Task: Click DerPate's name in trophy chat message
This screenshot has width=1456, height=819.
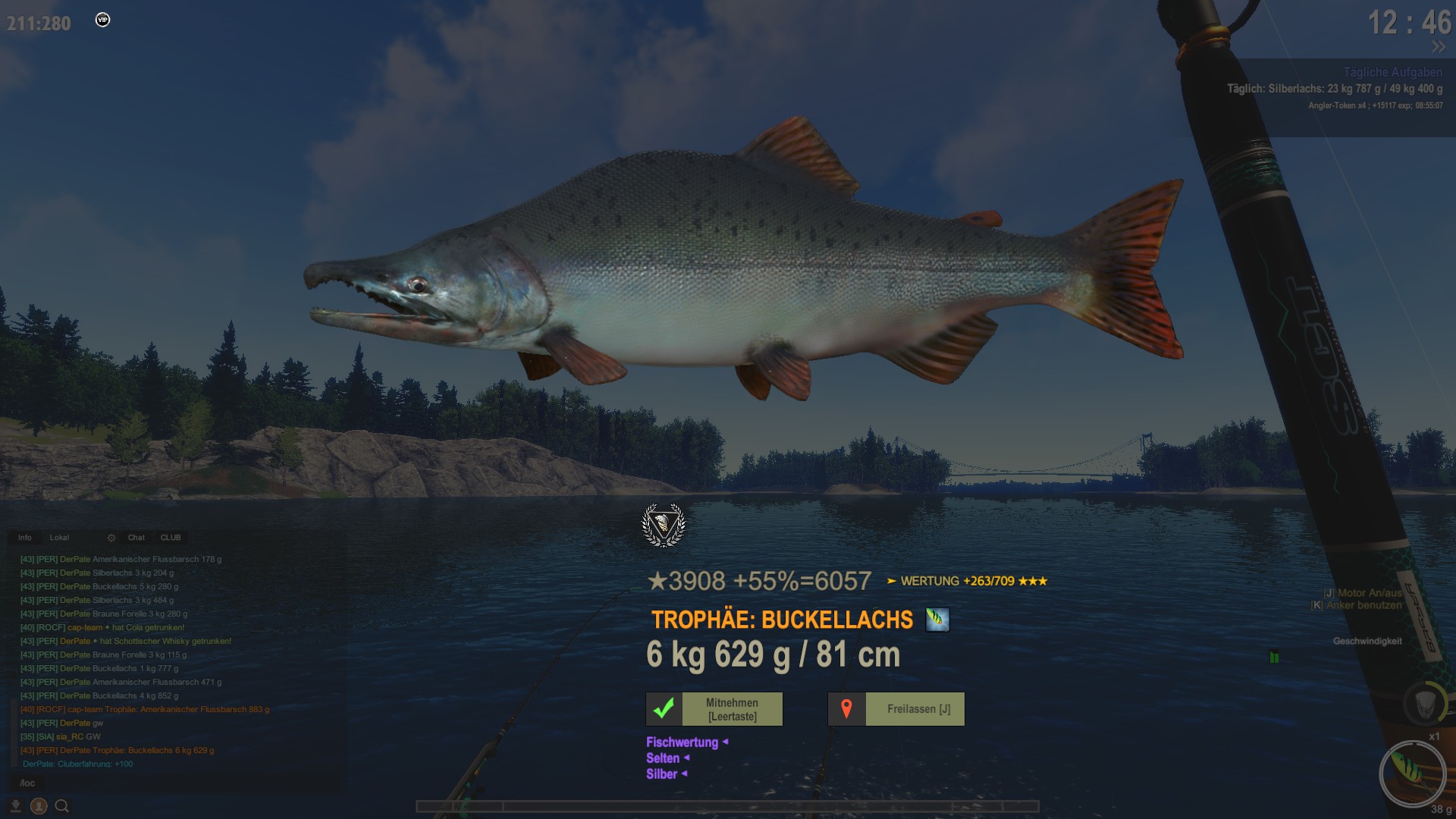Action: click(74, 751)
